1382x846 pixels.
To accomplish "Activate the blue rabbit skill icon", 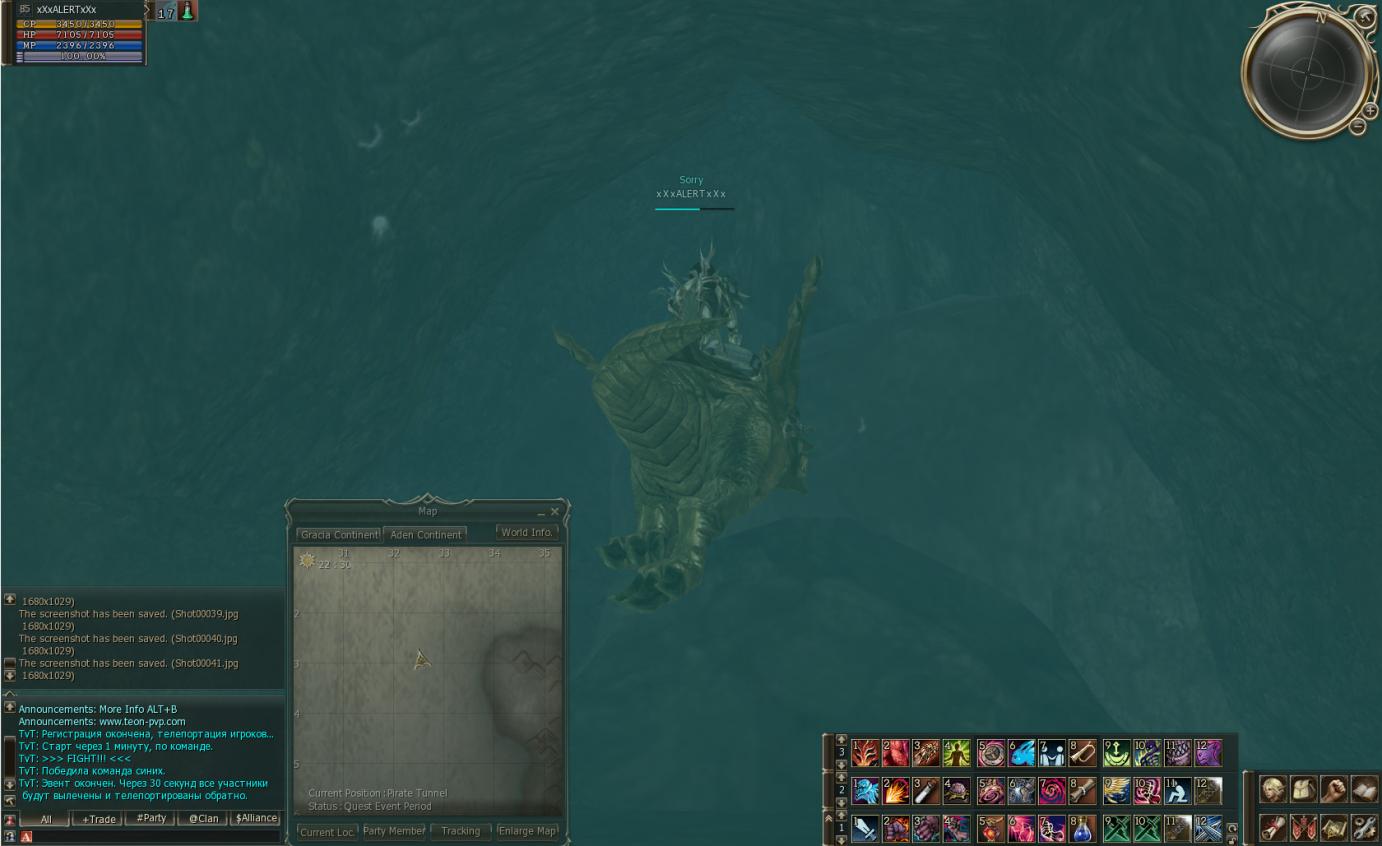I will pos(1021,753).
